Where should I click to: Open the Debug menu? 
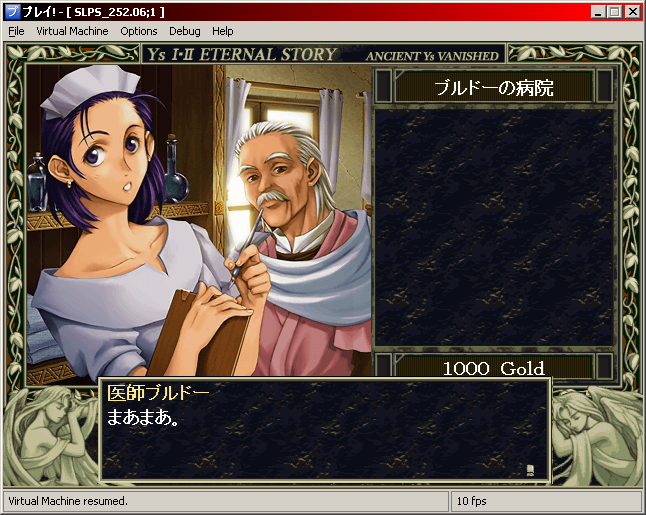pyautogui.click(x=184, y=31)
